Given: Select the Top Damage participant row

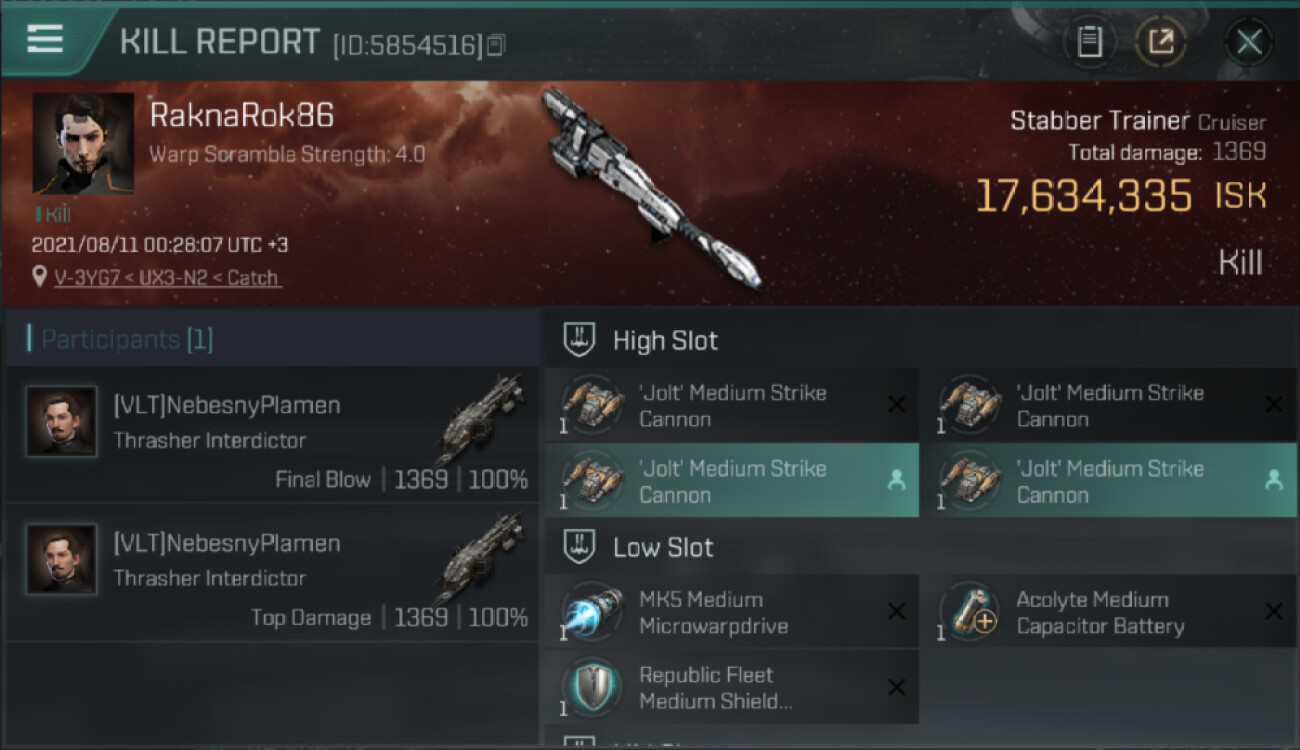Looking at the screenshot, I should (x=272, y=573).
